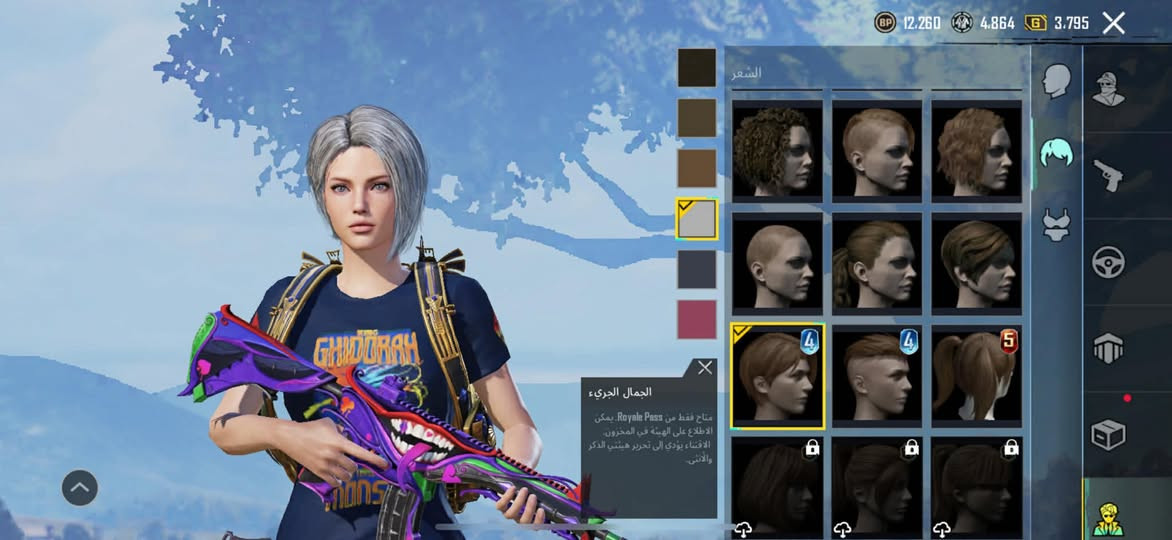Choose the dark brown hair color swatch
The height and width of the screenshot is (540, 1172).
coord(697,118)
